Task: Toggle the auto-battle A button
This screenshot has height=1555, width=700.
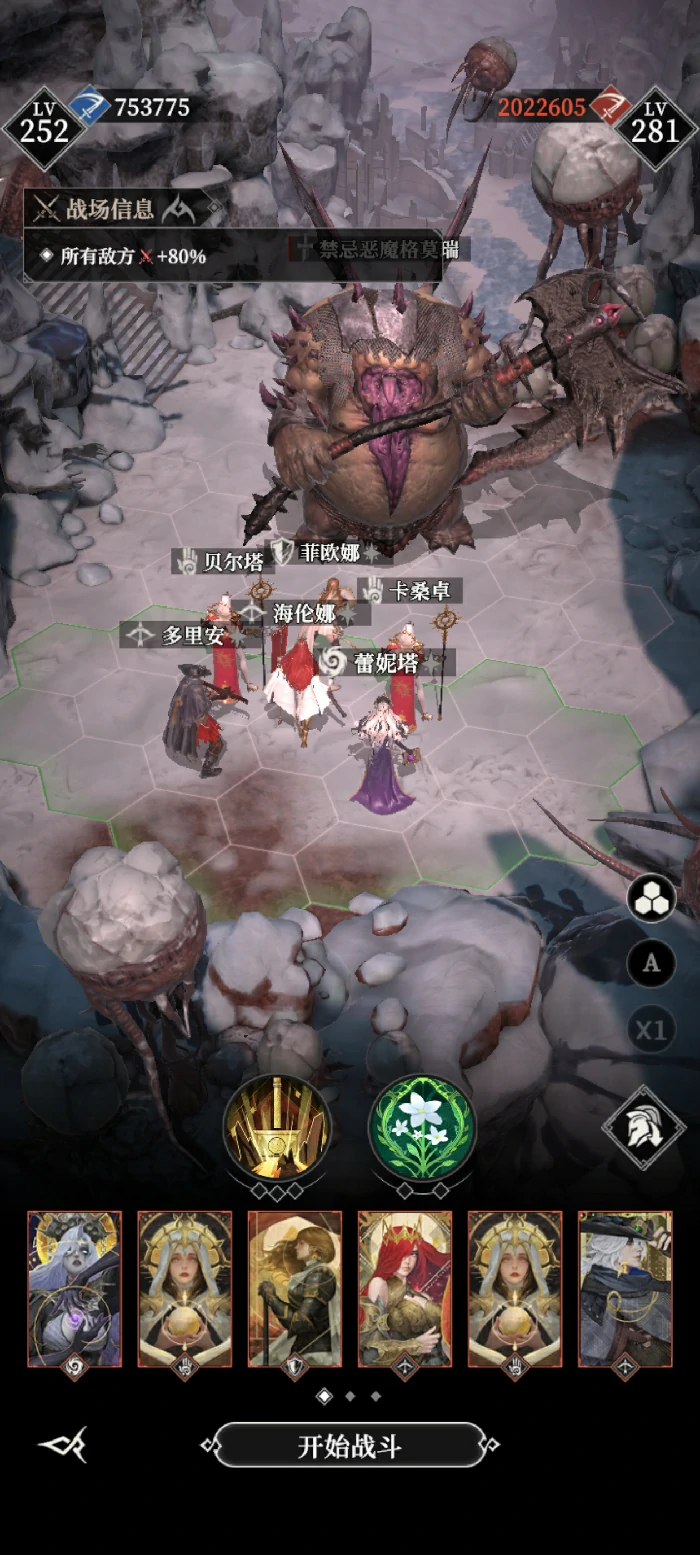Action: 651,963
